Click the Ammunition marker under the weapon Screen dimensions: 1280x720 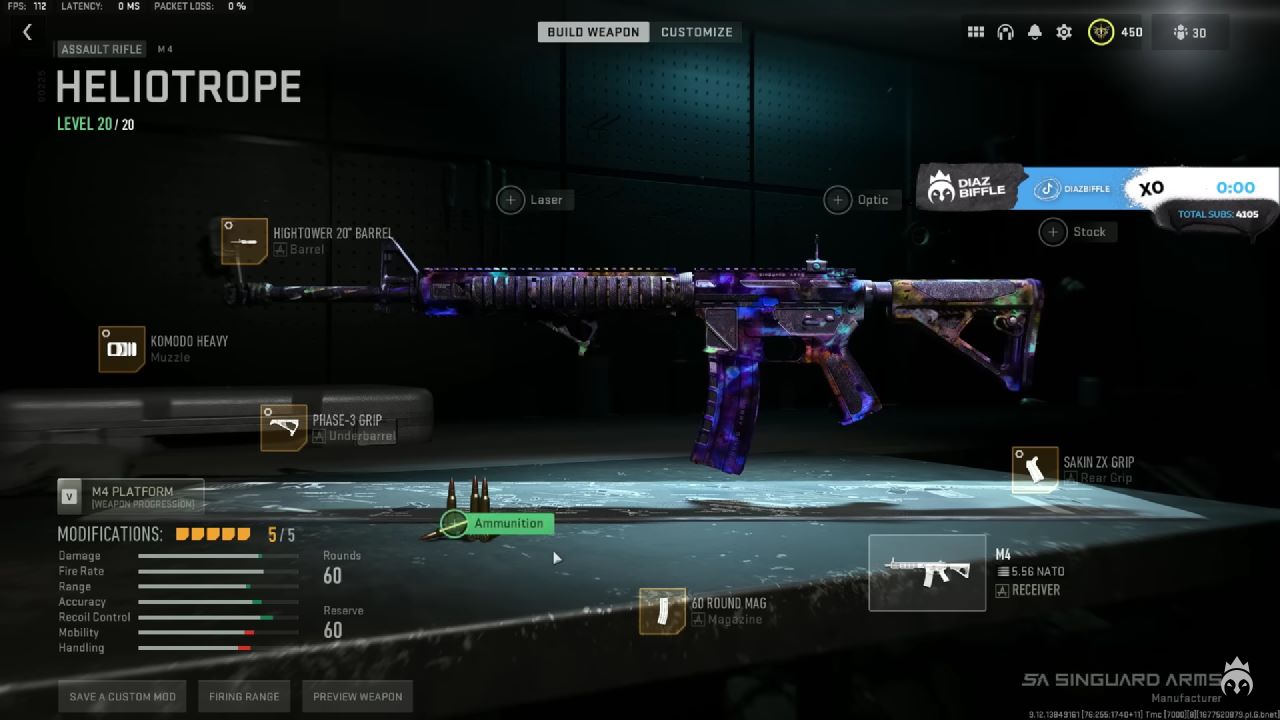[x=455, y=523]
